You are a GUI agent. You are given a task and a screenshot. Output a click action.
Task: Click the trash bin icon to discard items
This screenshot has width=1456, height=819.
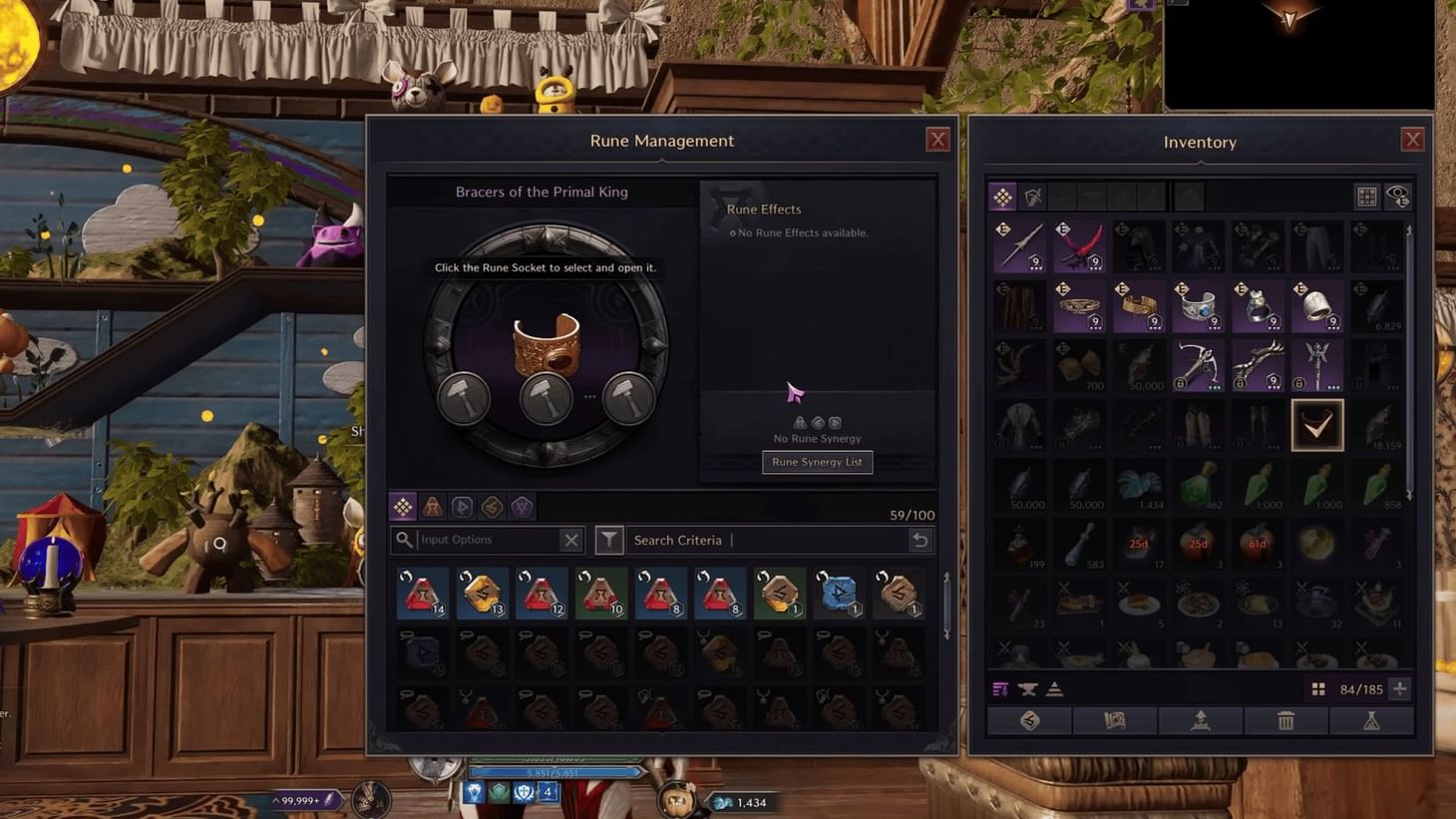click(x=1285, y=720)
